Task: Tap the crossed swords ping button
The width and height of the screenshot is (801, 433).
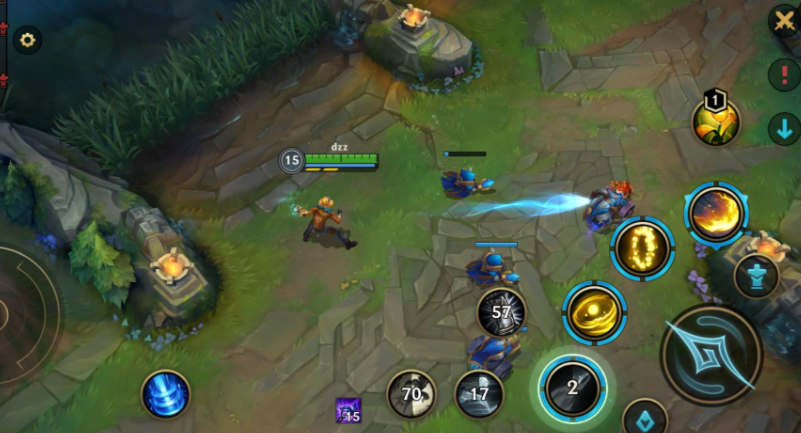Action: click(x=784, y=22)
